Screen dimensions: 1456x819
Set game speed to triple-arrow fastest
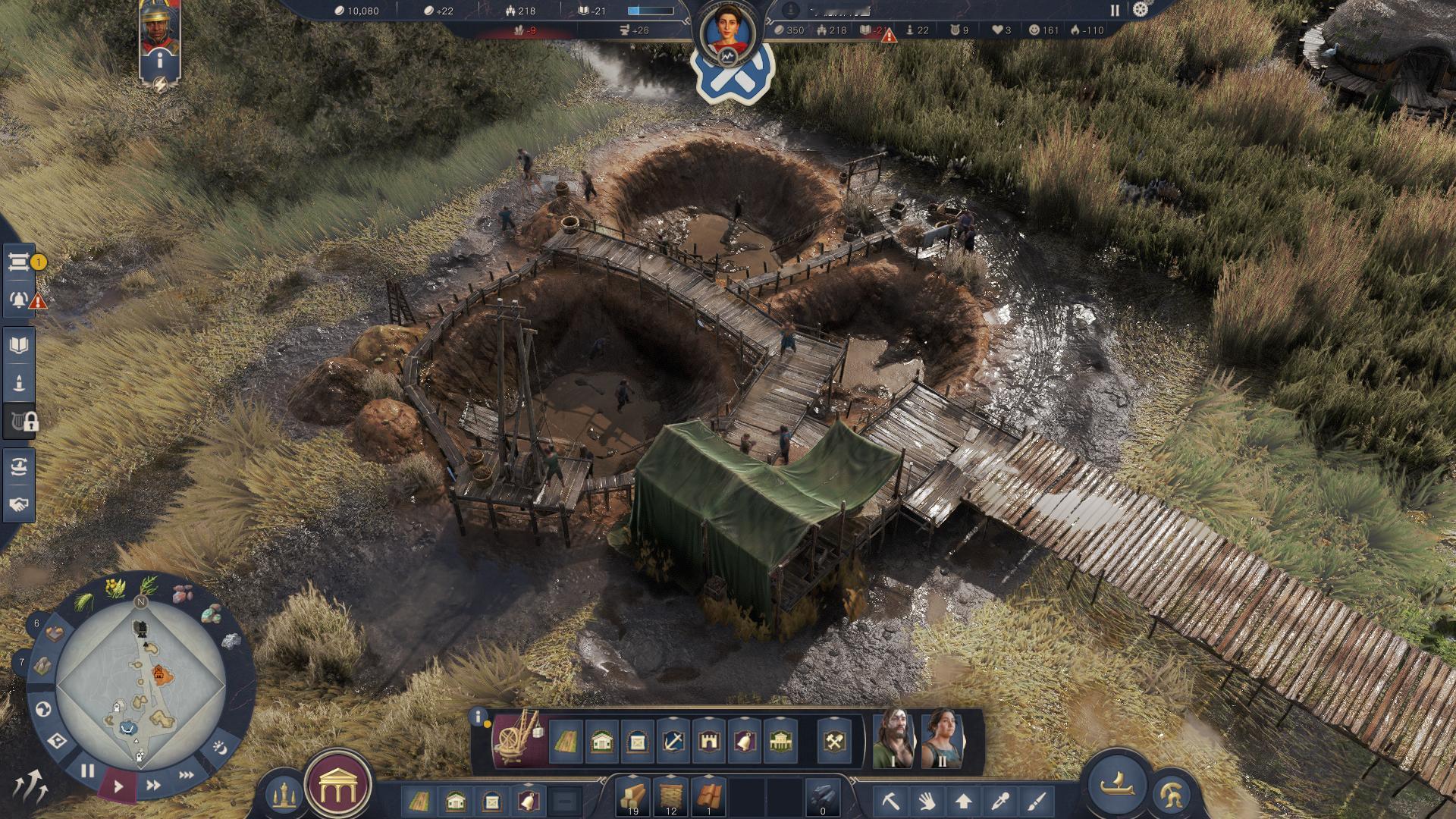(186, 775)
